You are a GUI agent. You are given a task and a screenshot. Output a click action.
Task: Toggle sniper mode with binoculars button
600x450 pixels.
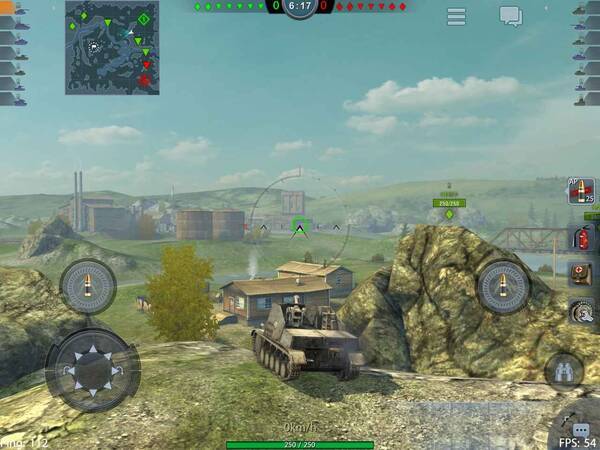tap(563, 372)
